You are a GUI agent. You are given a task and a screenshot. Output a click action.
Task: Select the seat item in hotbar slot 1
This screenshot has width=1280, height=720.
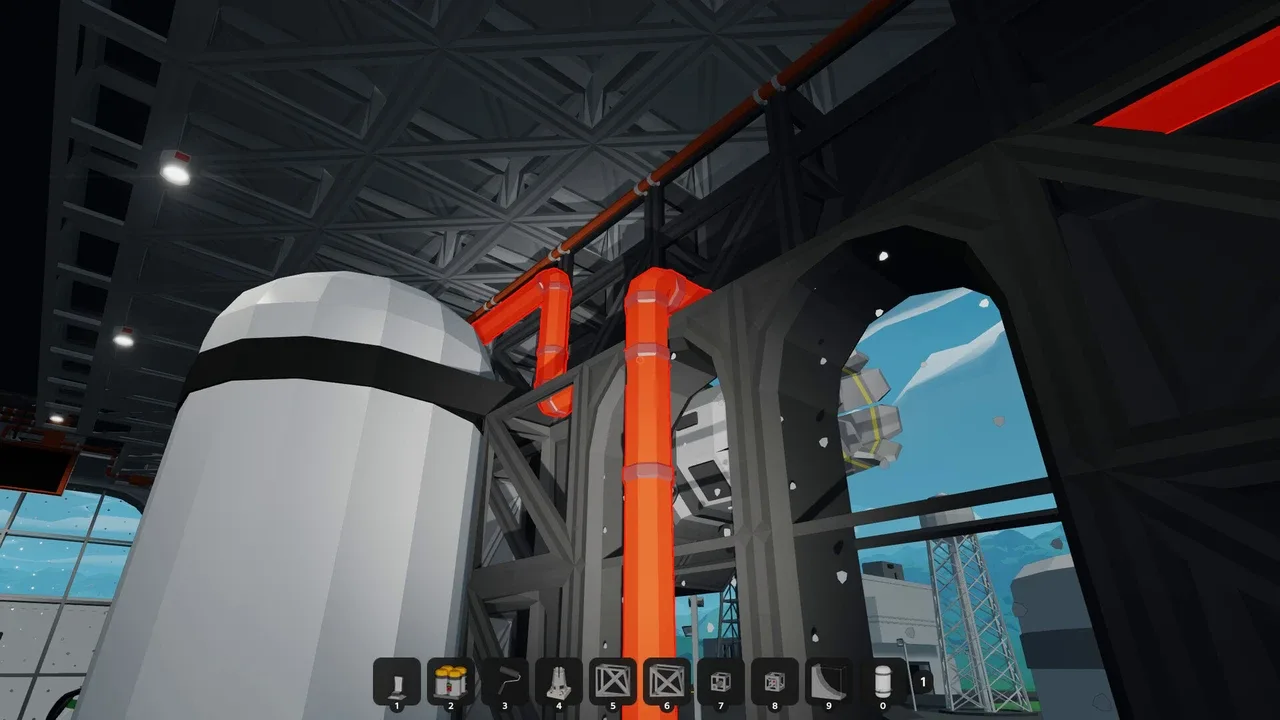397,681
